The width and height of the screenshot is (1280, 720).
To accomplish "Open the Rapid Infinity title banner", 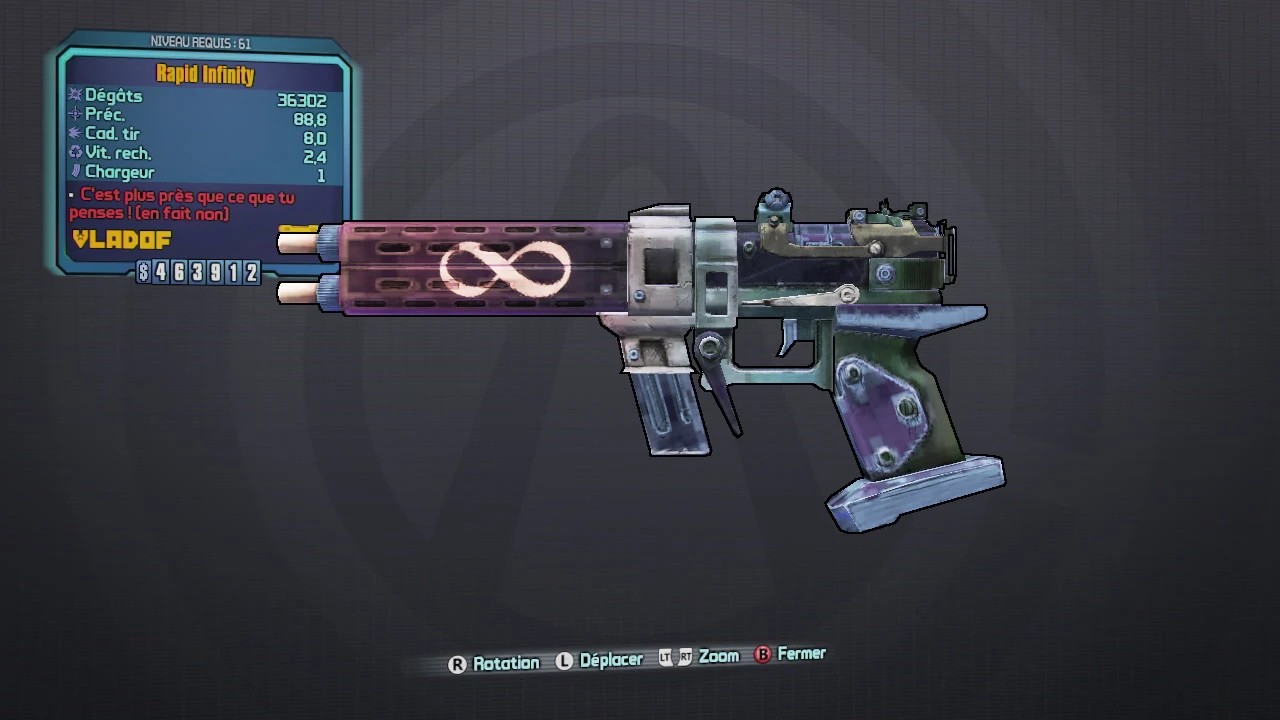I will click(x=203, y=73).
